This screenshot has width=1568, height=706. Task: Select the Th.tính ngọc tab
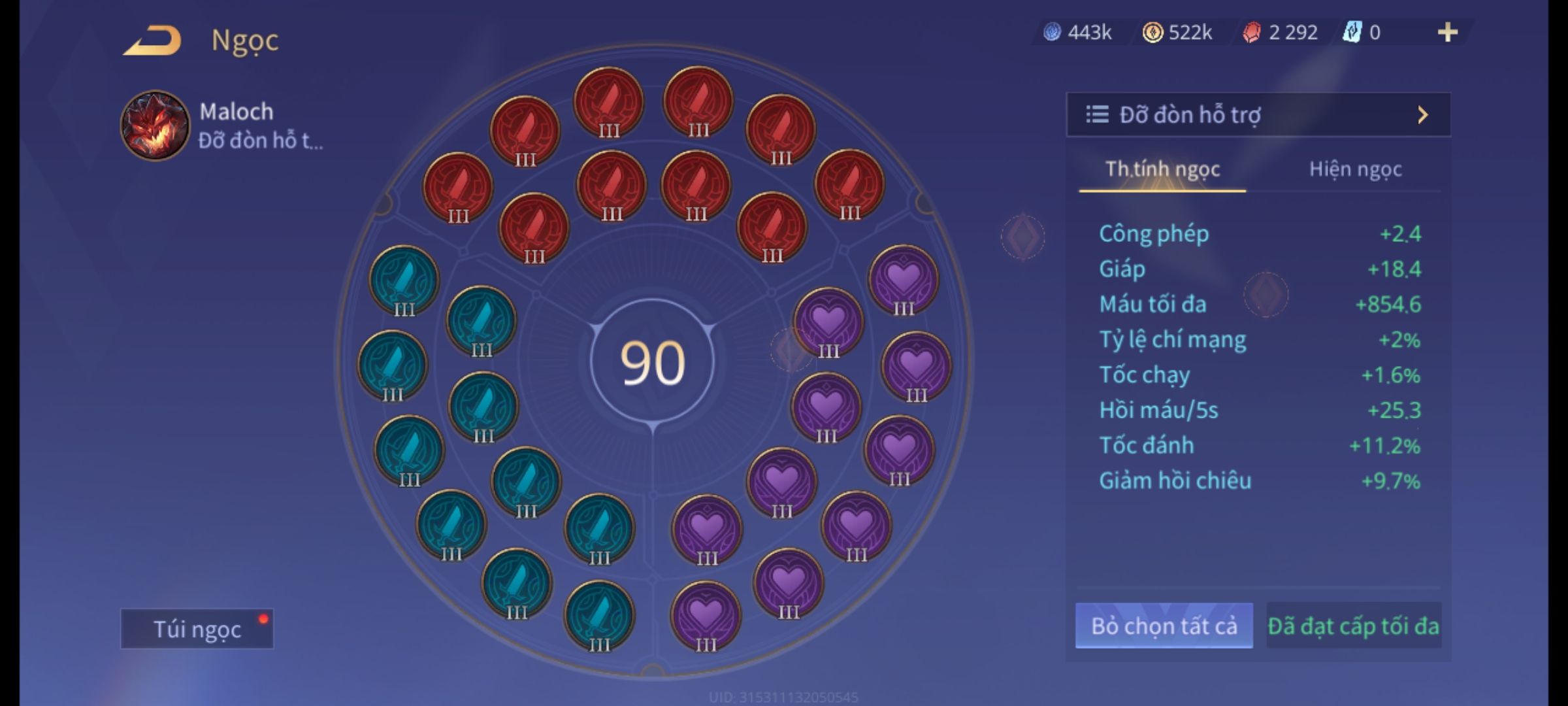pyautogui.click(x=1162, y=169)
